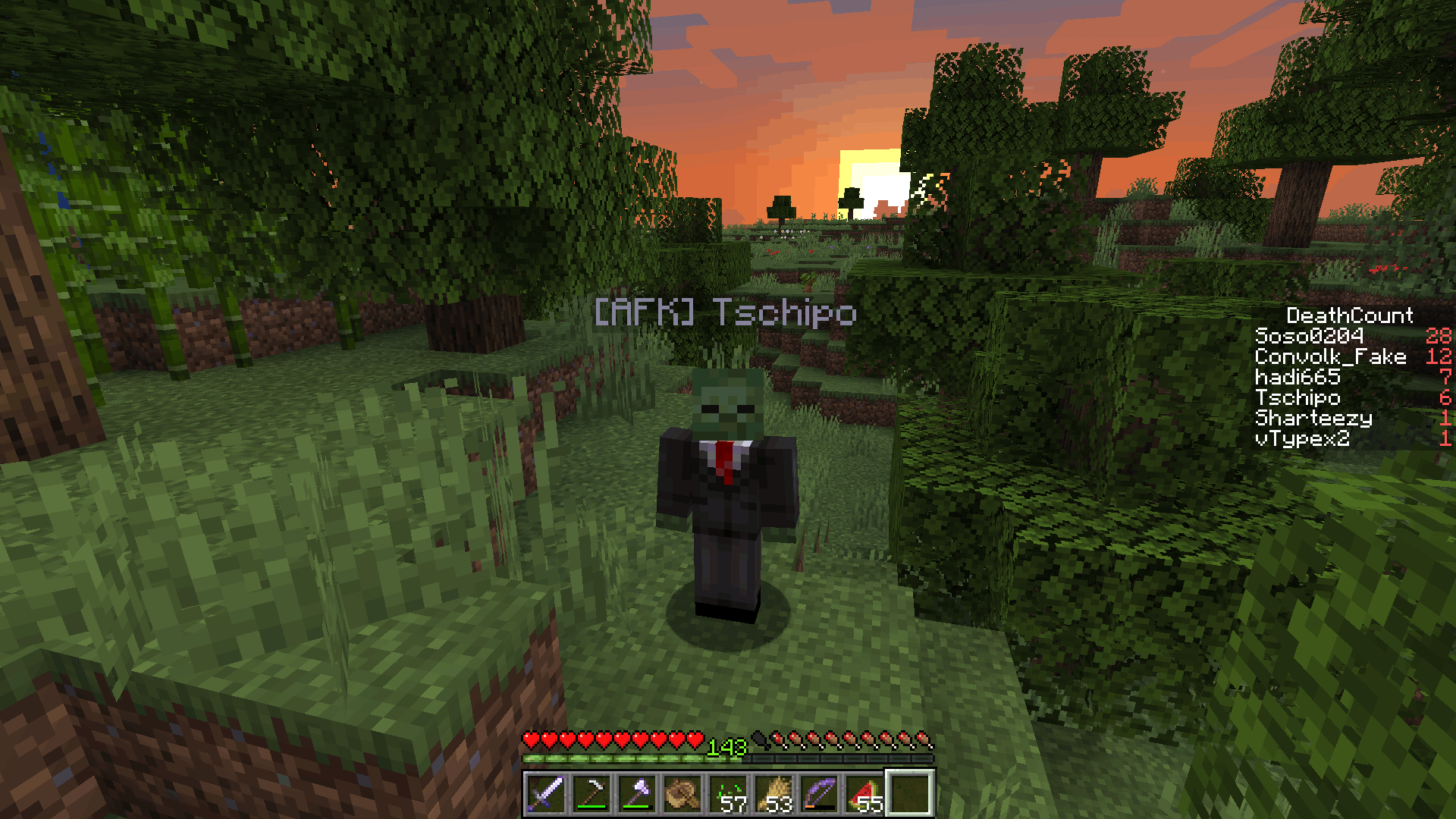This screenshot has height=819, width=1456.
Task: Click the empty selected hotbar slot
Action: [910, 795]
